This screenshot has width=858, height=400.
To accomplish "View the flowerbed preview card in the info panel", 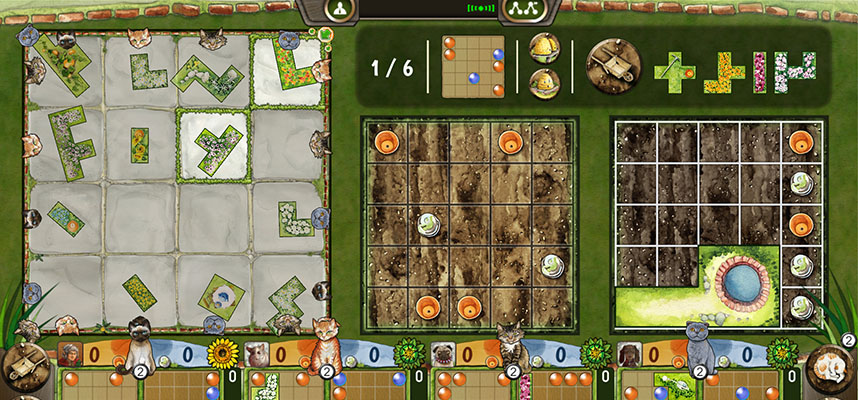I will point(473,67).
